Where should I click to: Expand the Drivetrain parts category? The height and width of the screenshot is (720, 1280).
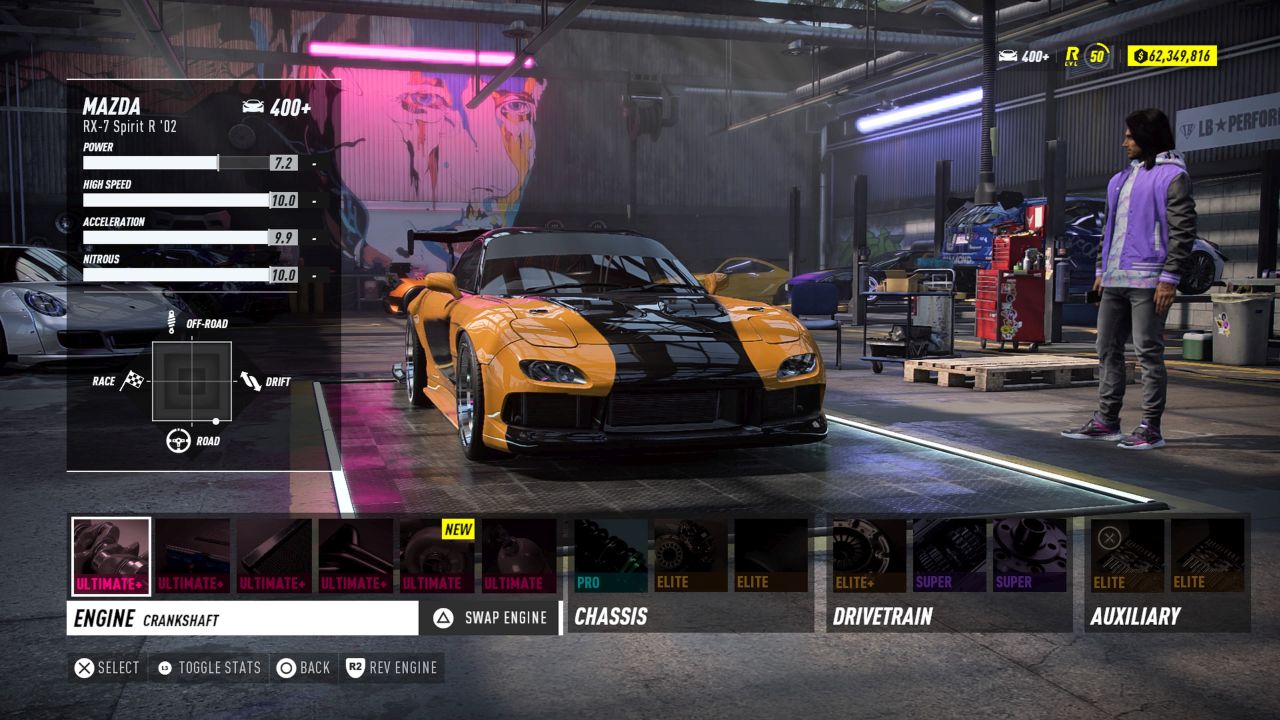880,618
